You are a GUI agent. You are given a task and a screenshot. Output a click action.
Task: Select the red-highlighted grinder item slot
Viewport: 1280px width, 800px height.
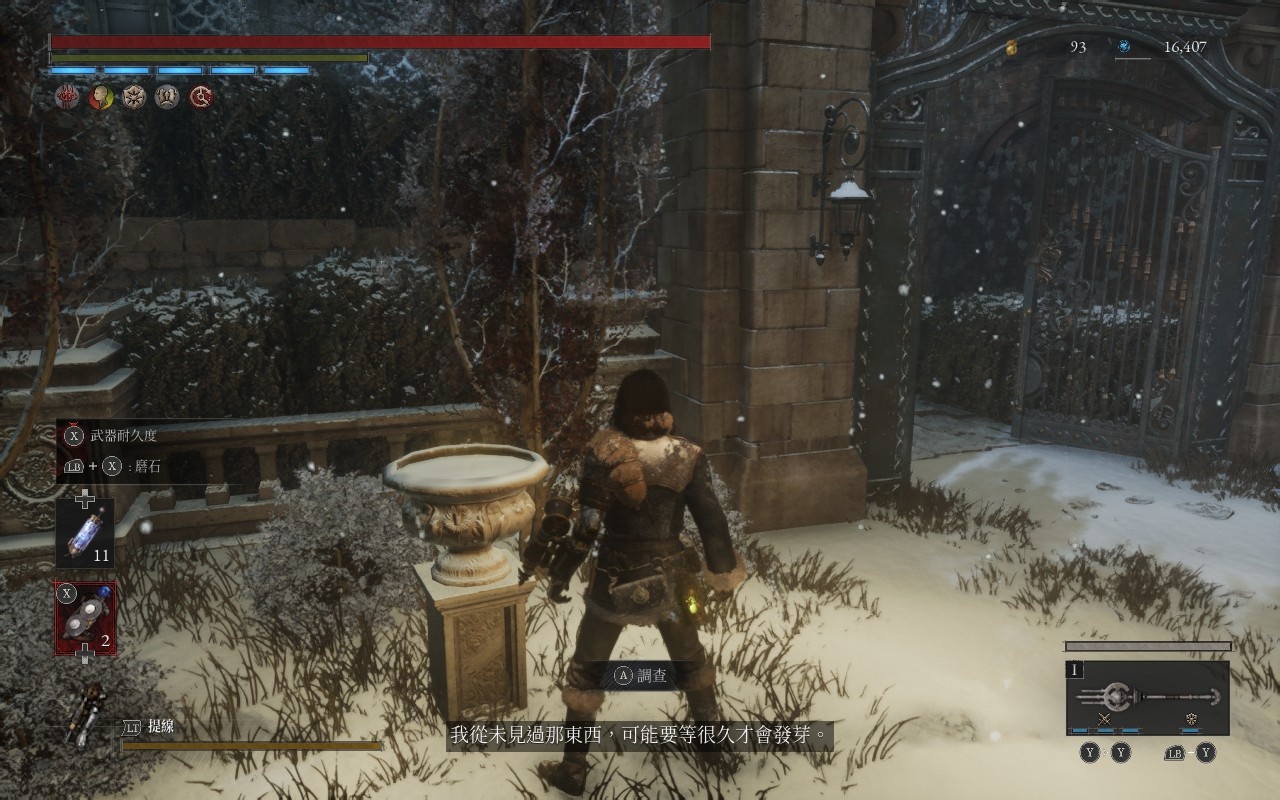[85, 618]
